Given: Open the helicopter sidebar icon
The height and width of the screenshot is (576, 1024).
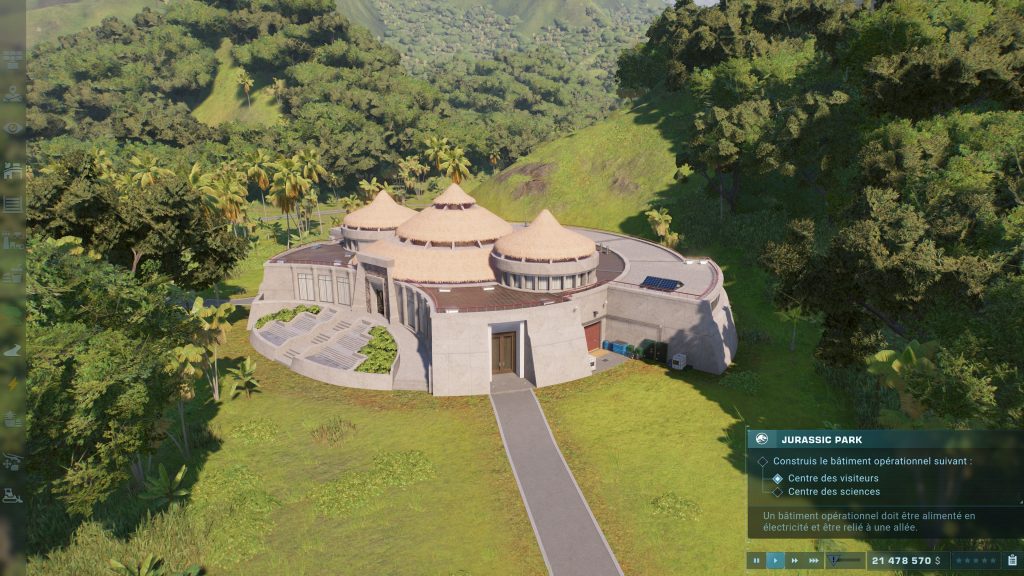Looking at the screenshot, I should (13, 460).
